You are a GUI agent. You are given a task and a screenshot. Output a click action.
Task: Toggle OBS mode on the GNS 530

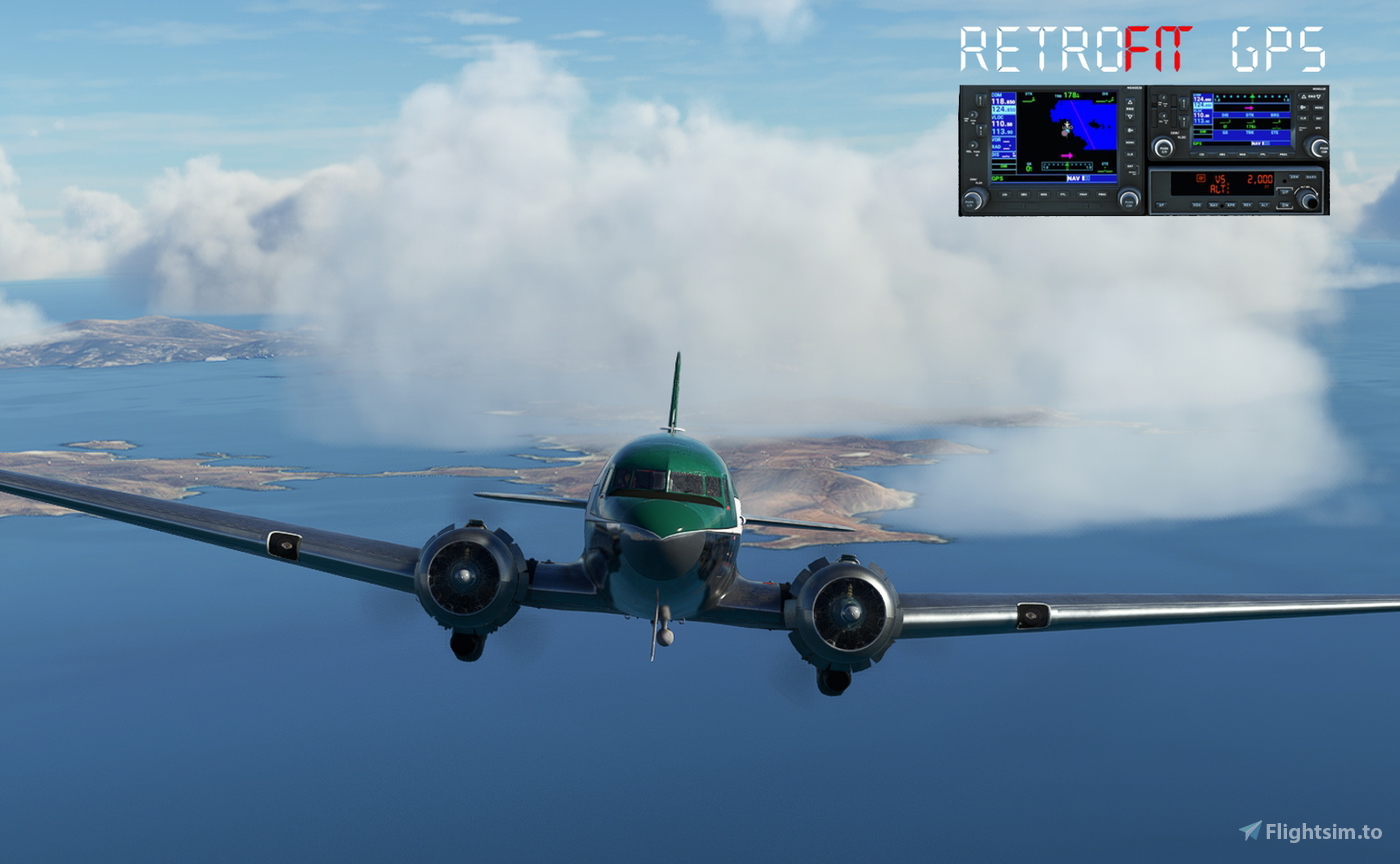click(x=1023, y=195)
